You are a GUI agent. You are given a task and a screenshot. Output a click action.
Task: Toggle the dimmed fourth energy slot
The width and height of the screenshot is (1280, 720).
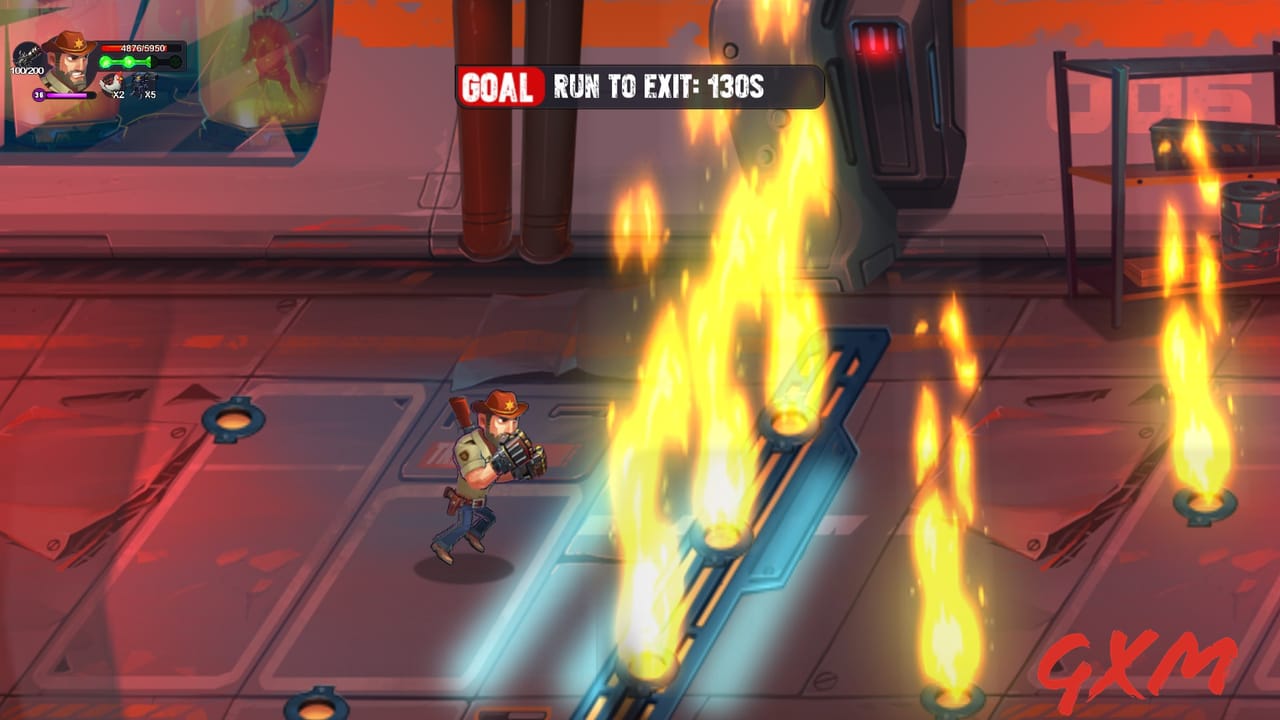(x=176, y=61)
